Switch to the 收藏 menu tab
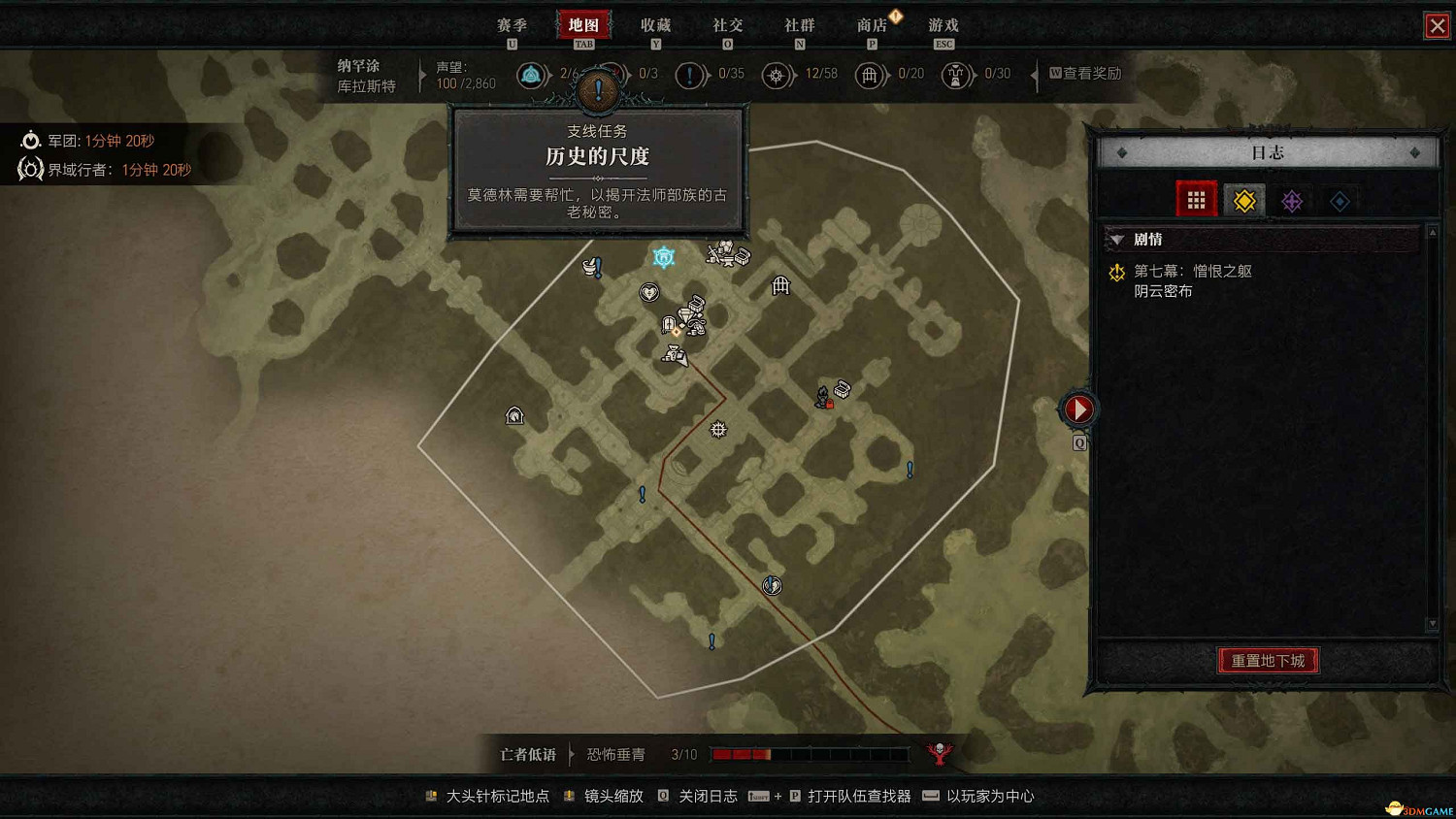The height and width of the screenshot is (819, 1456). 656,25
